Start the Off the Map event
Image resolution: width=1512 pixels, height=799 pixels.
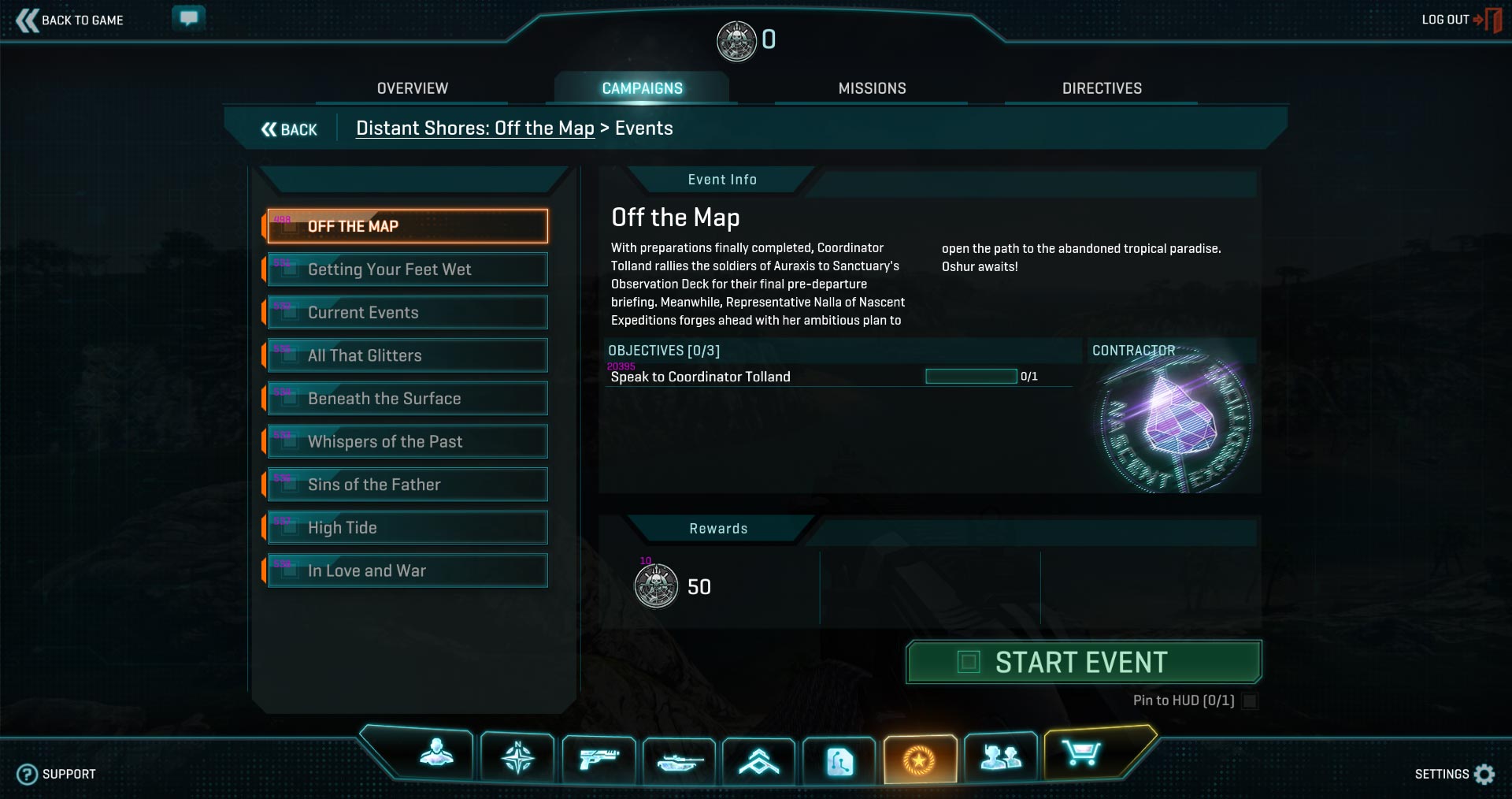1084,662
